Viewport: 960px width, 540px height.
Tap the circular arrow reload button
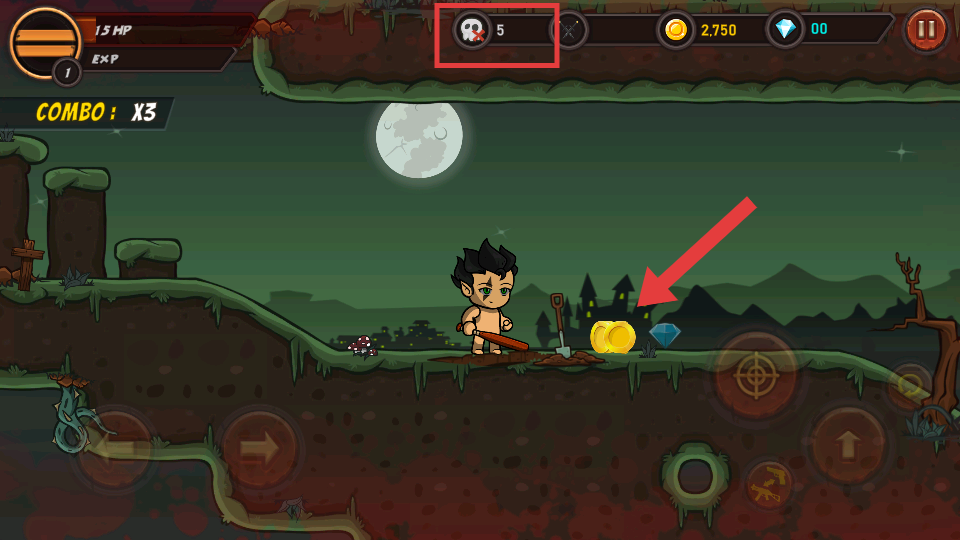(909, 383)
